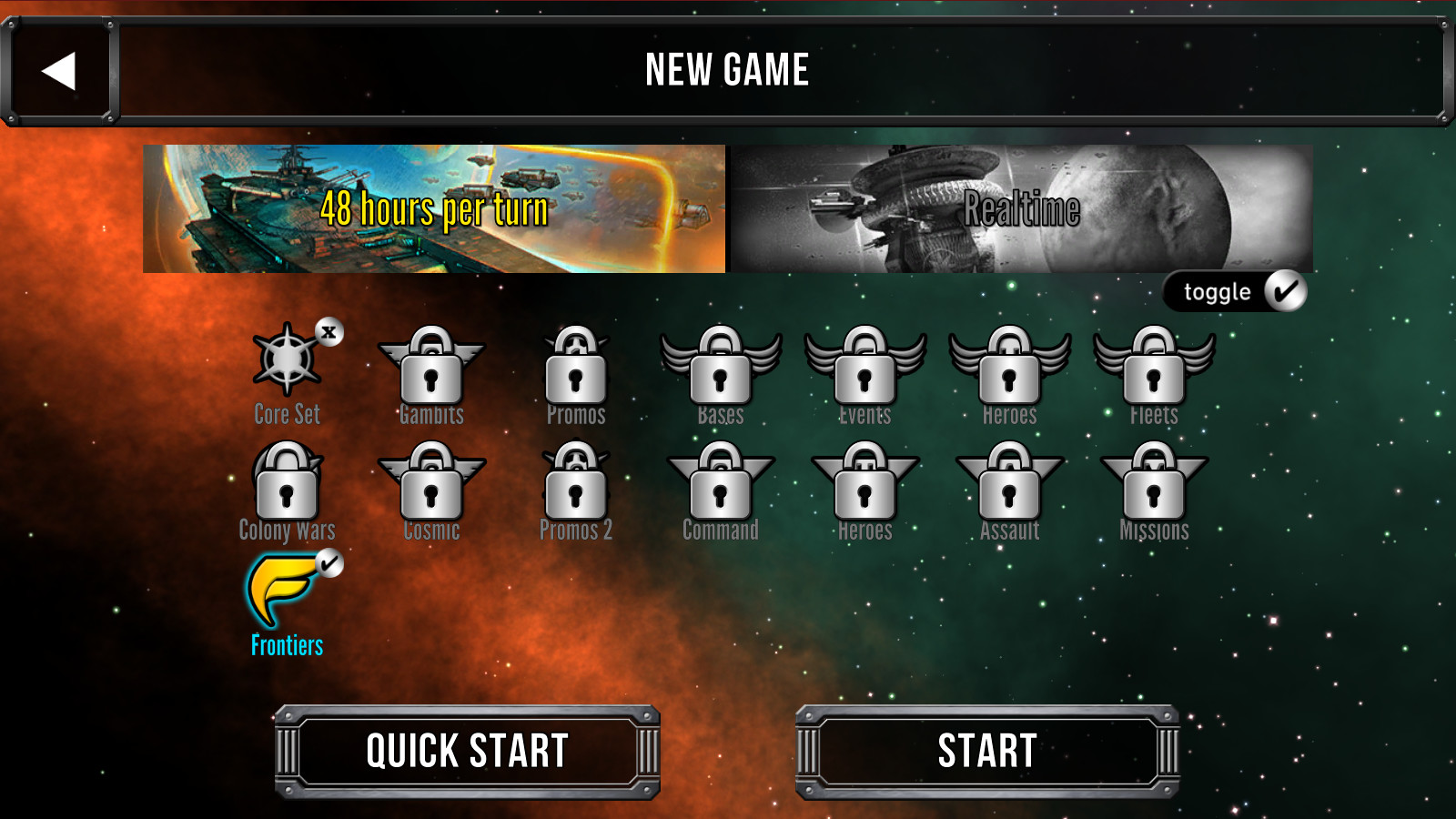Select the Fleets expansion
Screen dimensions: 1456x819
[x=1154, y=373]
